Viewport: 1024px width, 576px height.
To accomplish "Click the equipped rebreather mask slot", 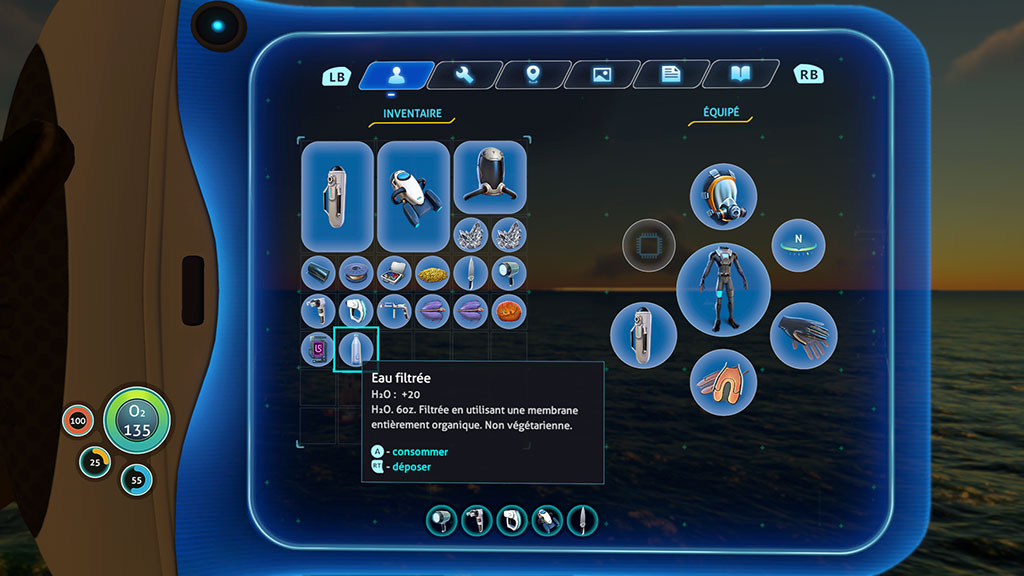I will (723, 197).
